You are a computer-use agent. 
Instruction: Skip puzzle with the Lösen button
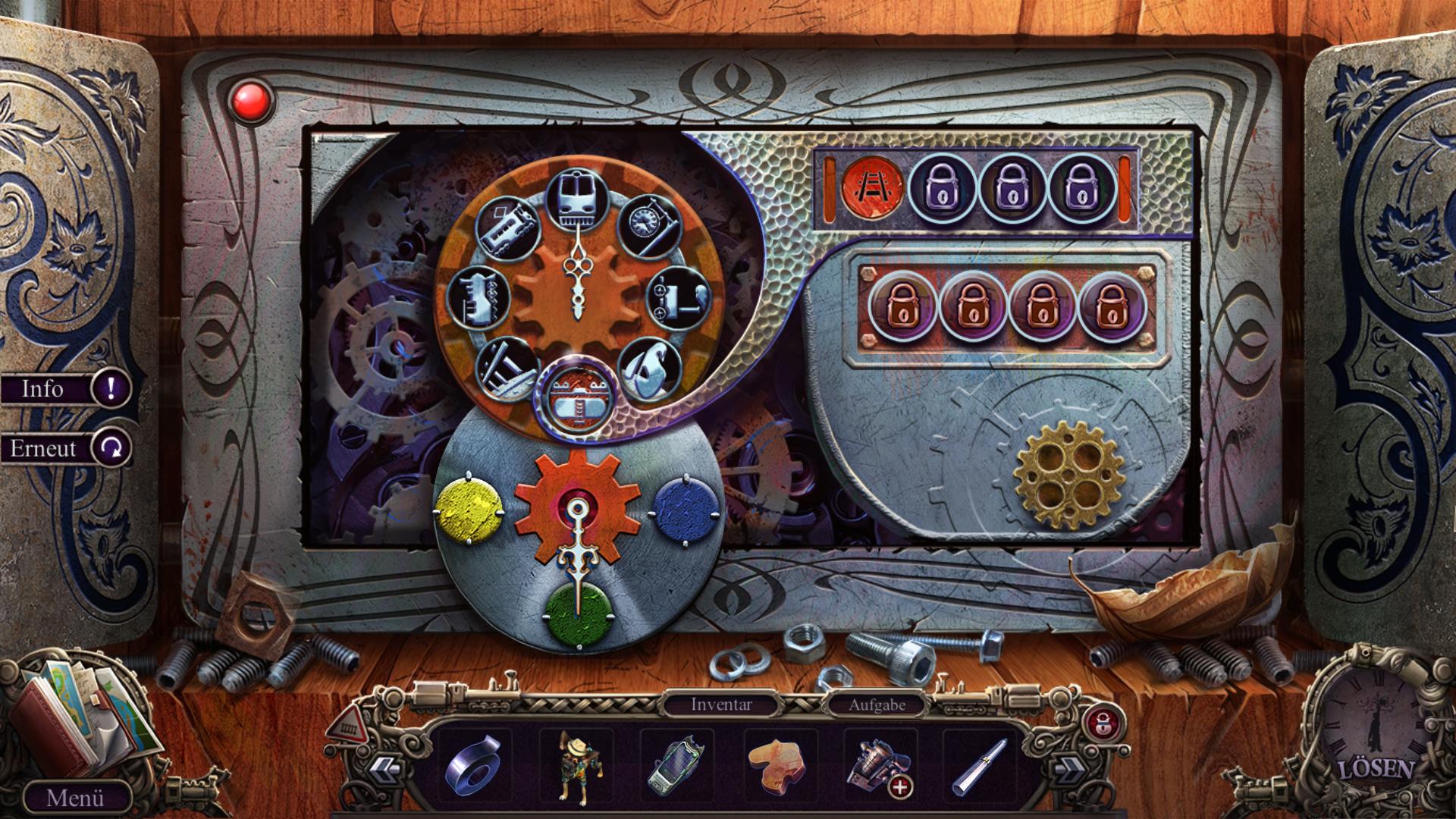click(1376, 769)
